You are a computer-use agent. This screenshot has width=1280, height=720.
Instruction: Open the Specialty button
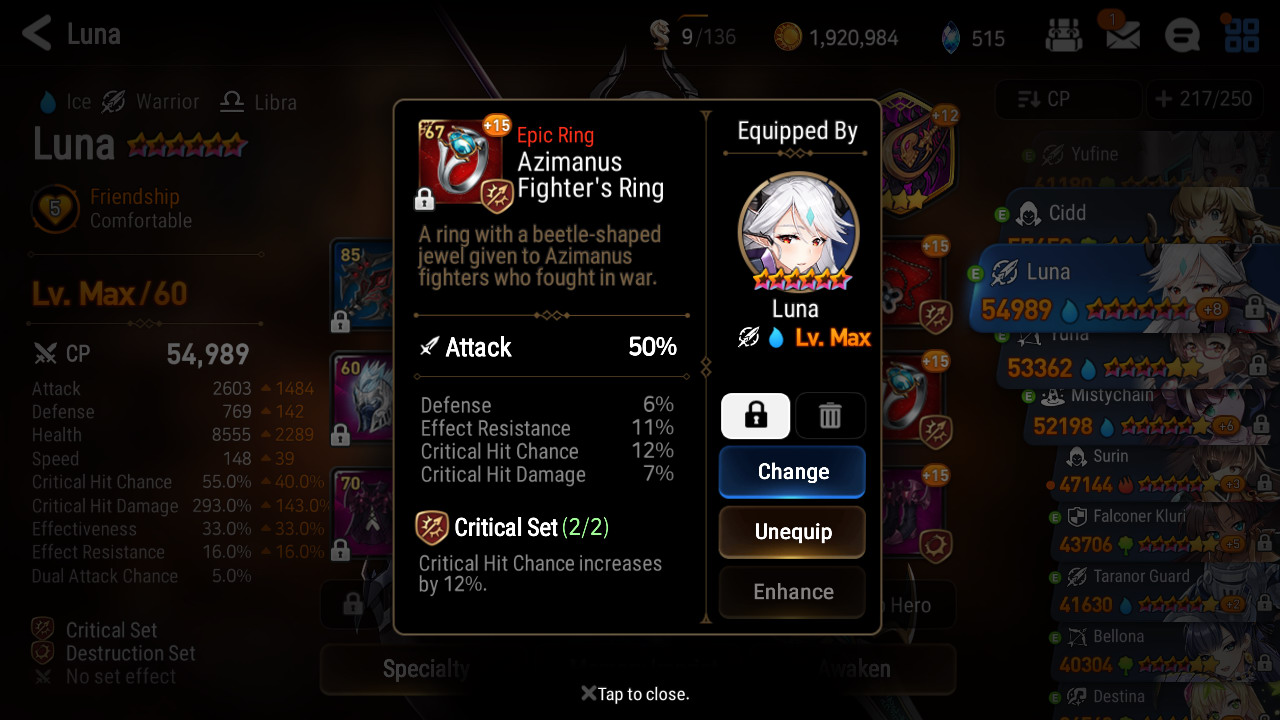point(426,669)
